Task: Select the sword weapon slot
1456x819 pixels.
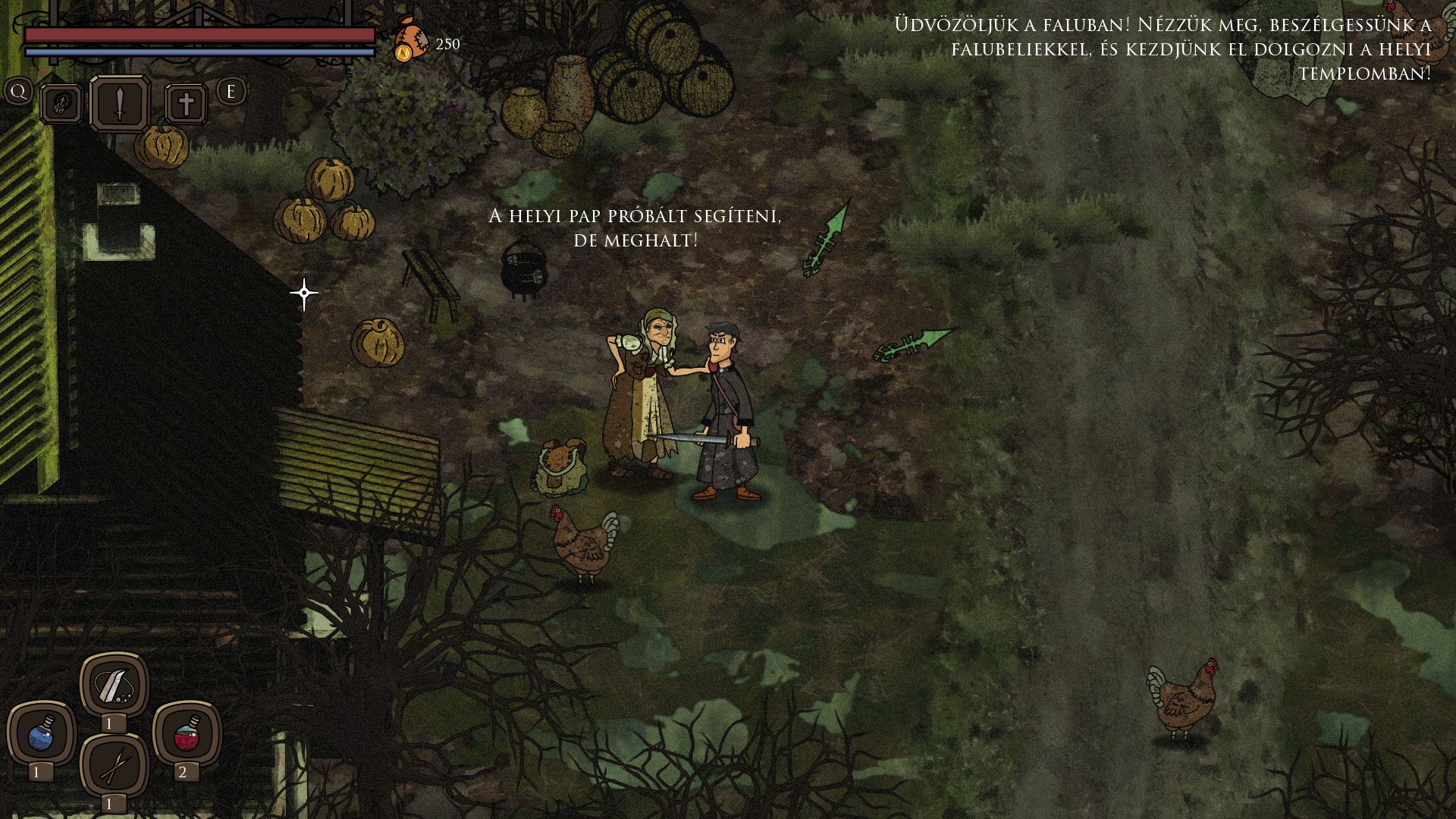Action: coord(120,104)
